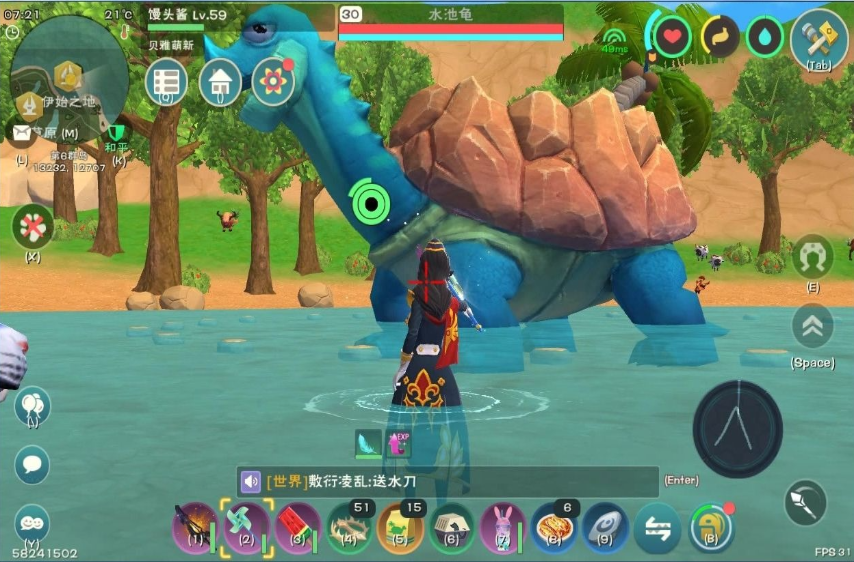
Task: Open the mail envelope icon
Action: (x=20, y=131)
